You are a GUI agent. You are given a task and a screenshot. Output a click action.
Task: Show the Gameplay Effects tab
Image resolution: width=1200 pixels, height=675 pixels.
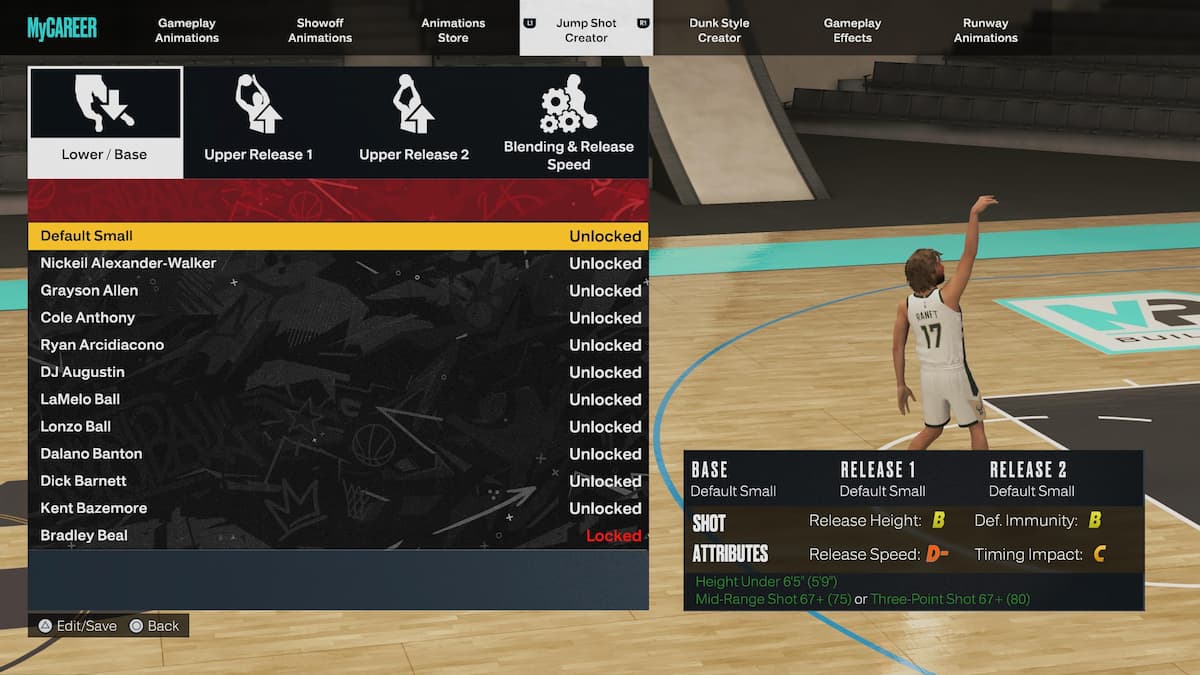[852, 30]
